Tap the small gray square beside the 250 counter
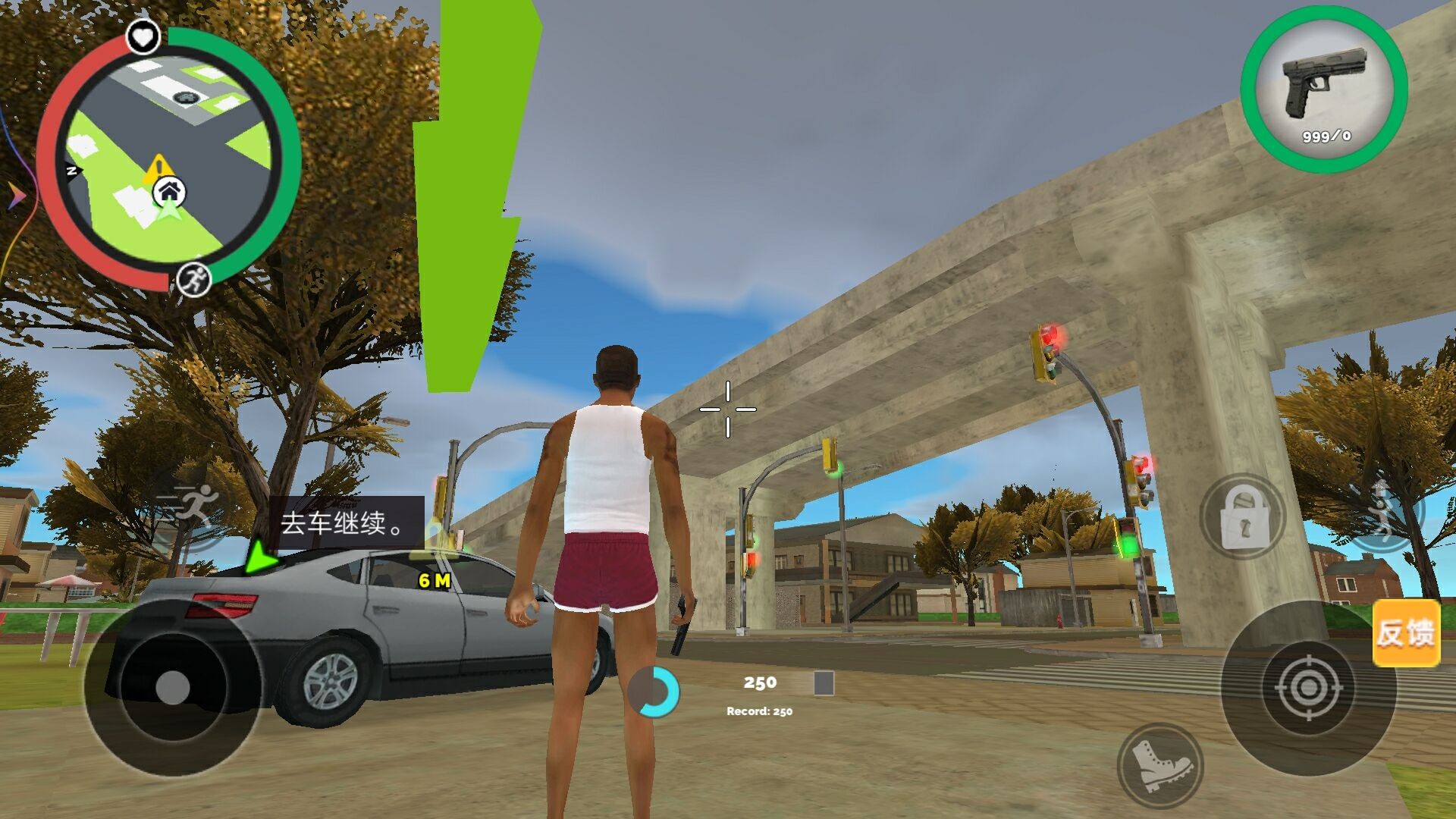 (823, 685)
